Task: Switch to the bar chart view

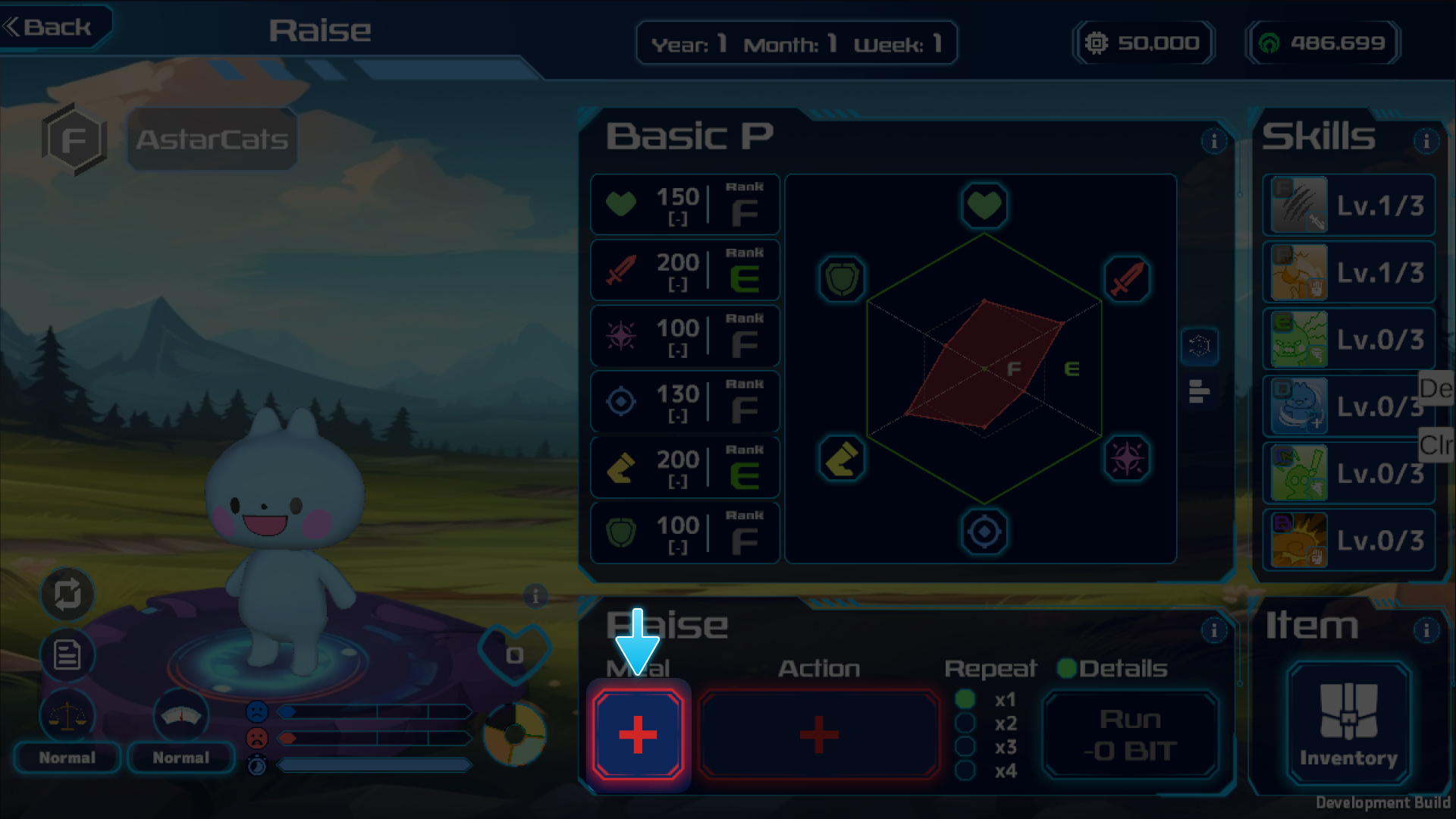Action: 1199,391
